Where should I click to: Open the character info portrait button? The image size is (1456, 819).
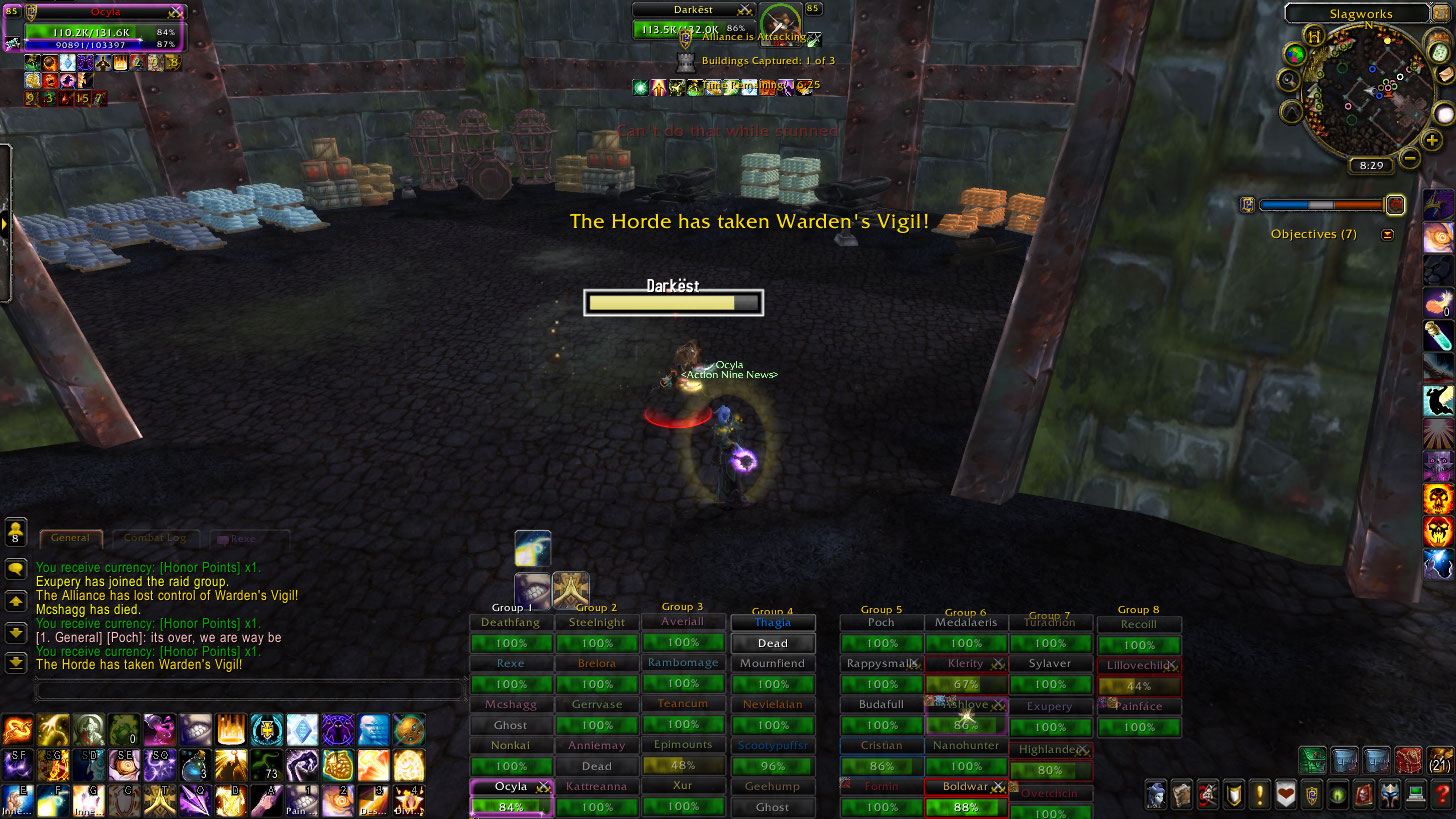click(1156, 794)
